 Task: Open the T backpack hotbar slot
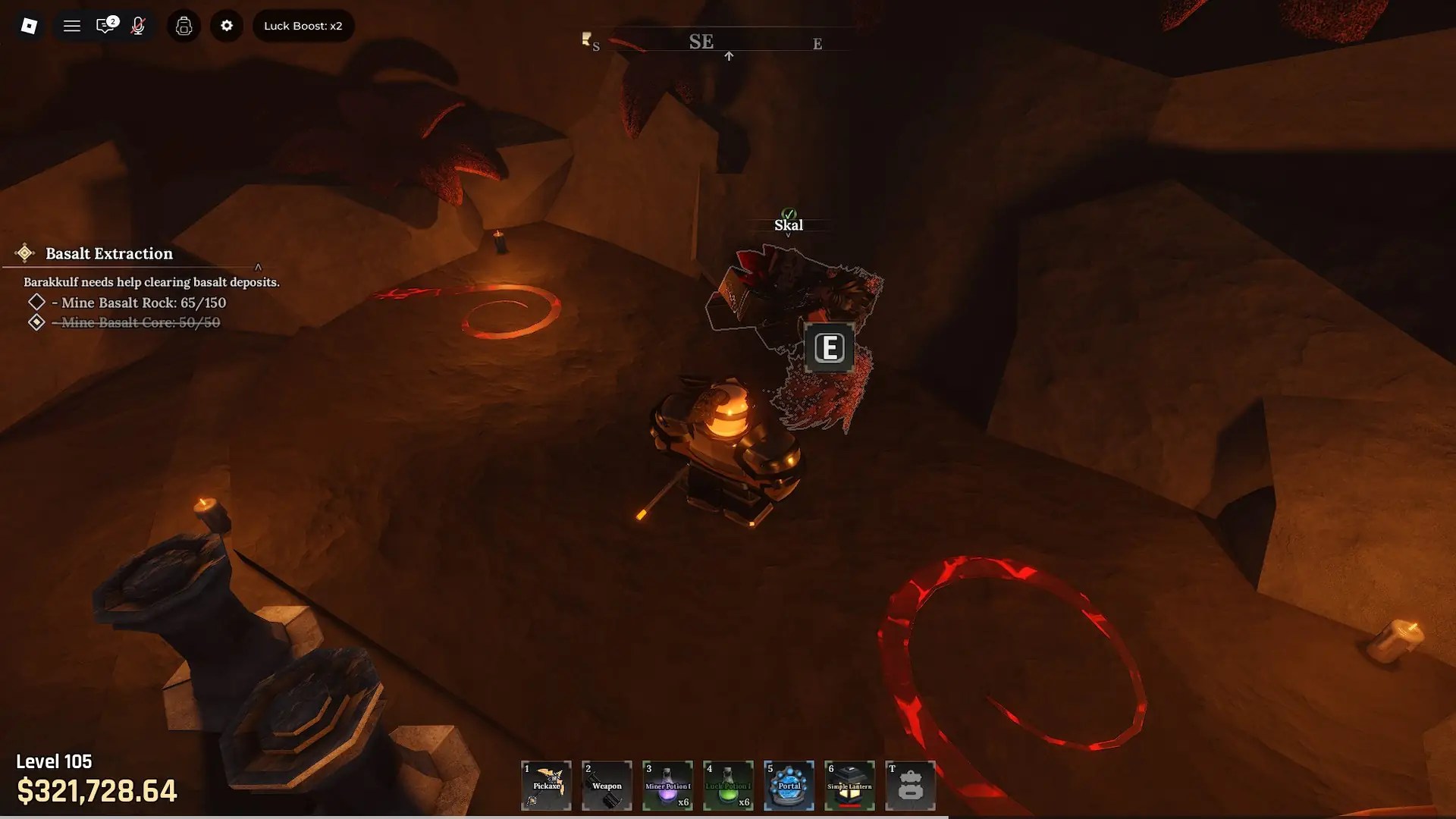[910, 786]
